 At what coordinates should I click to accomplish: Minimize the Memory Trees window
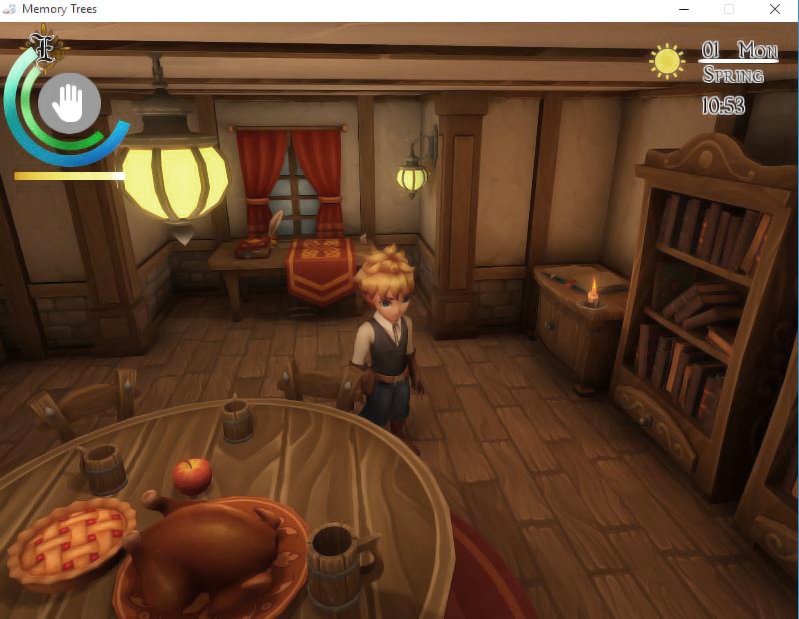coord(683,9)
